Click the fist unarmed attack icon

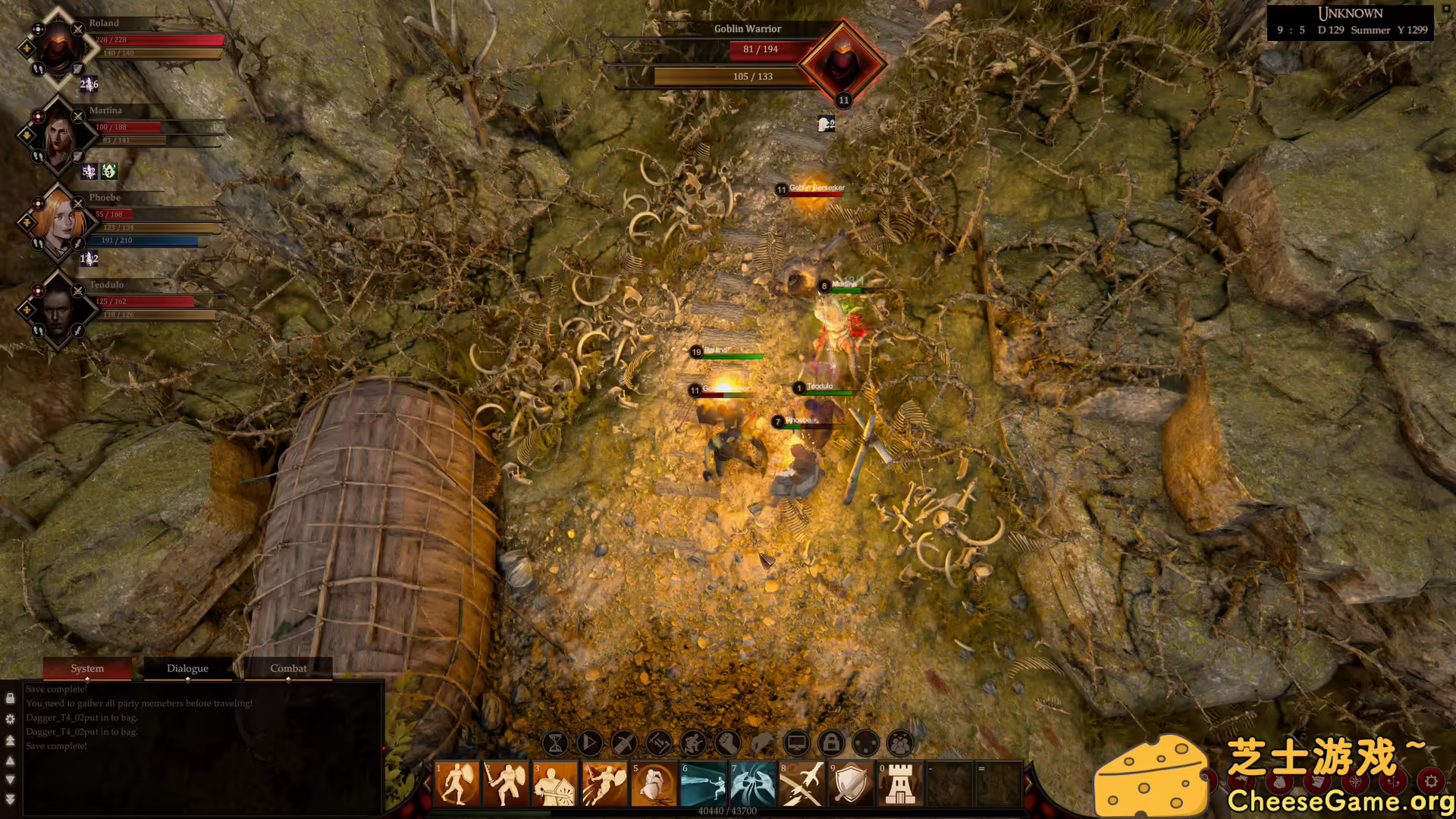tap(727, 744)
